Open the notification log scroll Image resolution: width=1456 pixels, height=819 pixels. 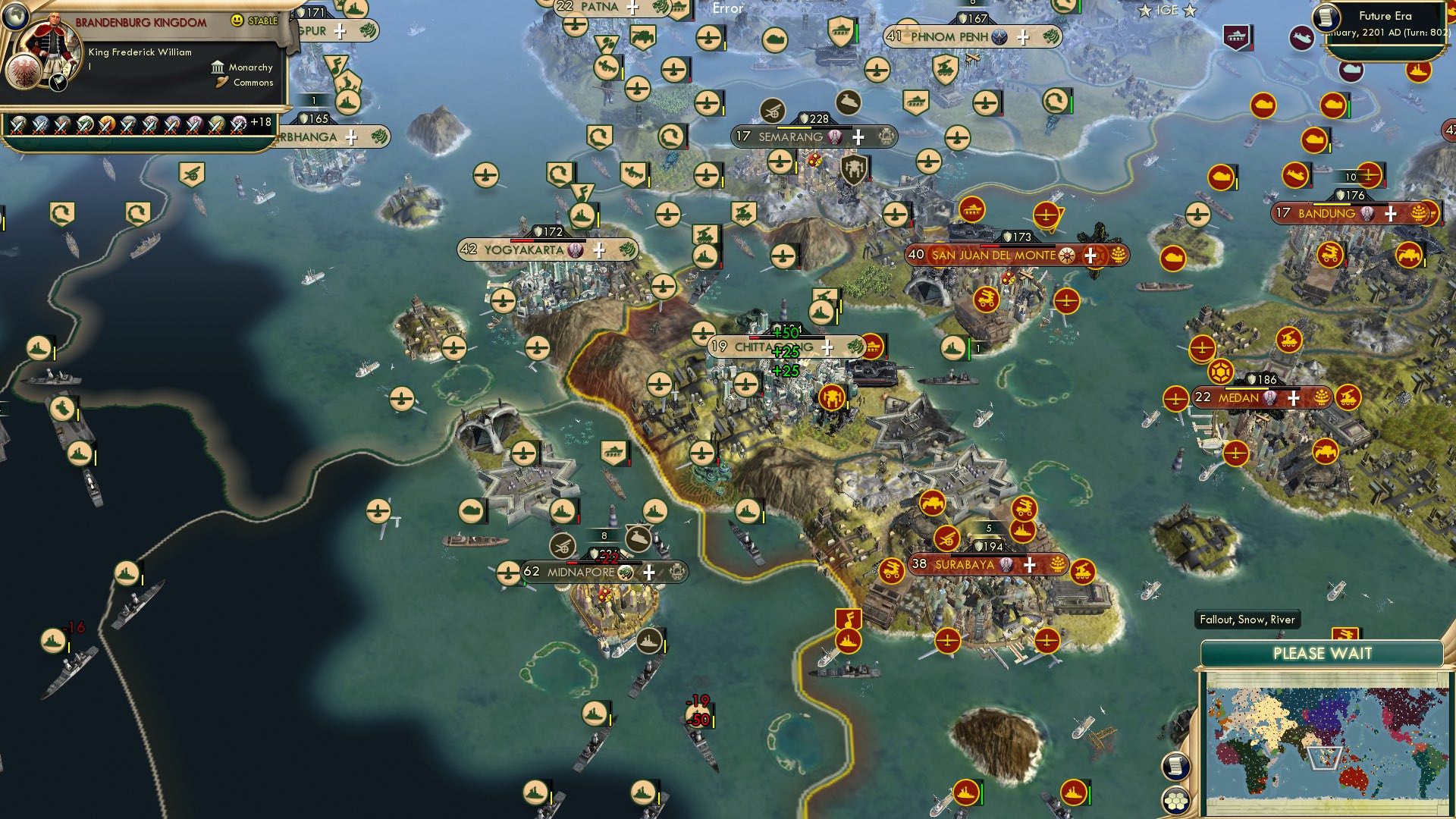(1176, 767)
